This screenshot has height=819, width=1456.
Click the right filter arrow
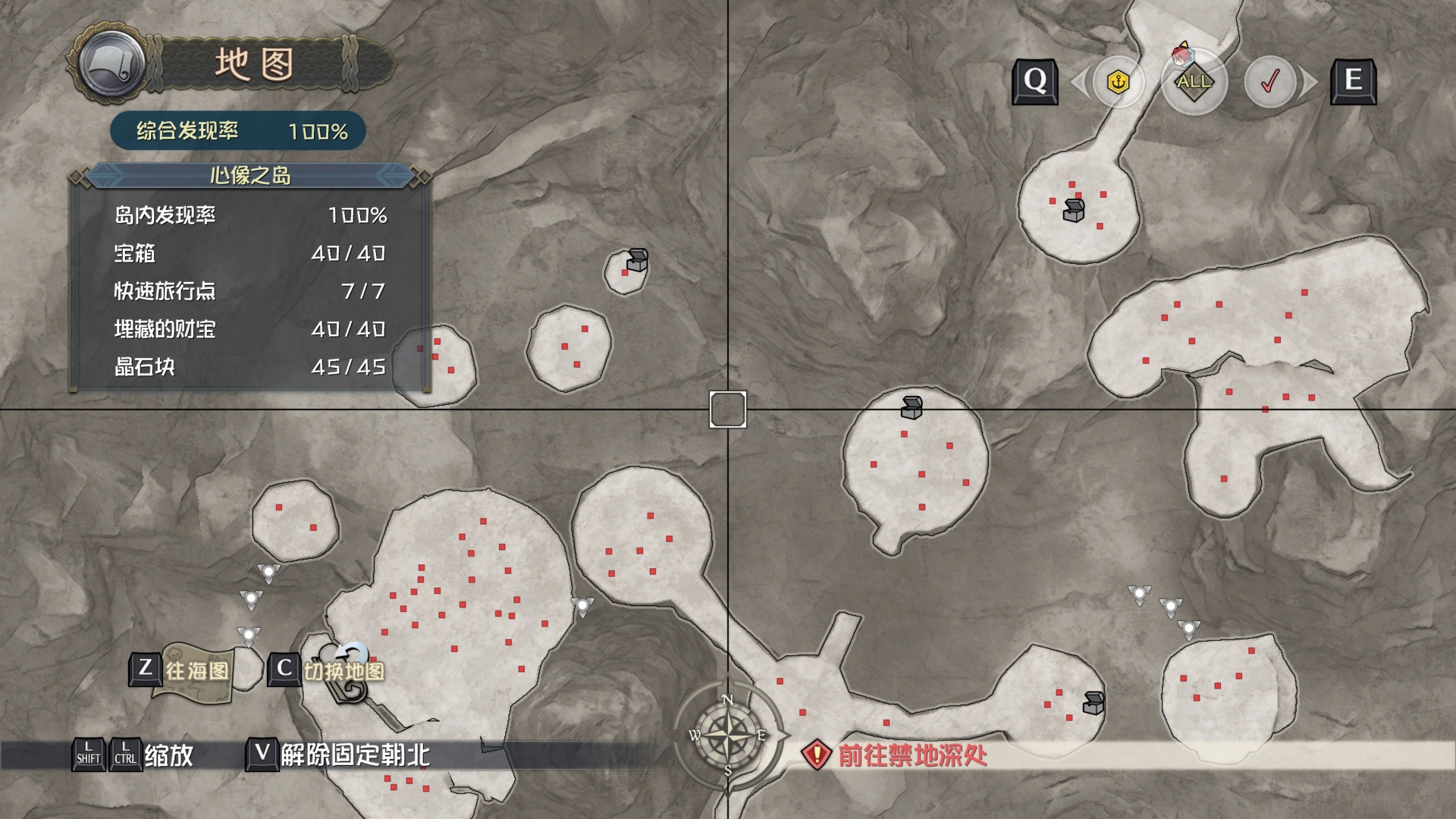[1309, 81]
